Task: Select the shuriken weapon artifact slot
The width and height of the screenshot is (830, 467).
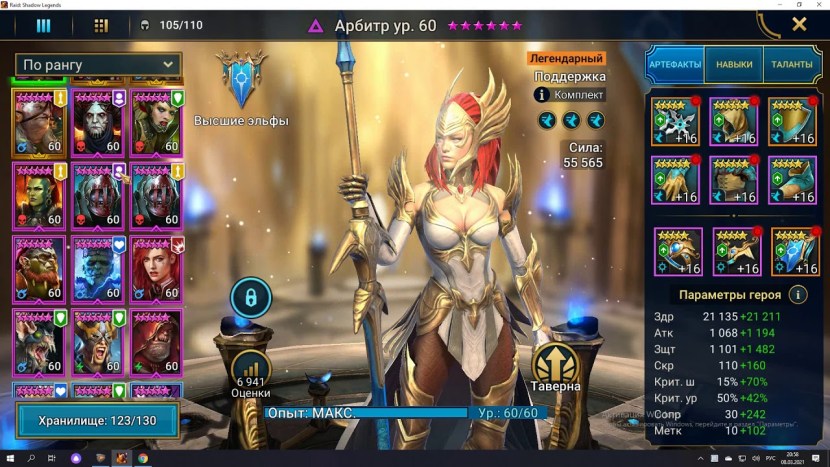Action: point(674,122)
